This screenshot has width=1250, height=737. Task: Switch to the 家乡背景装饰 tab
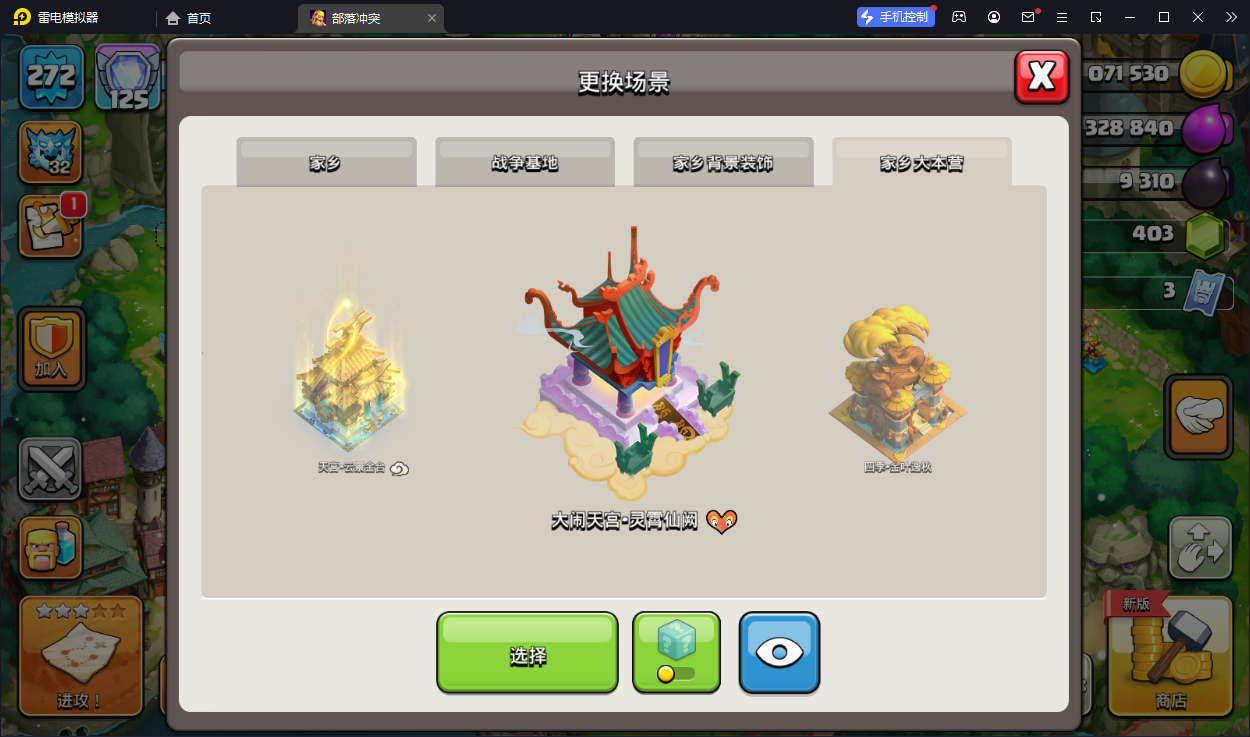click(723, 163)
